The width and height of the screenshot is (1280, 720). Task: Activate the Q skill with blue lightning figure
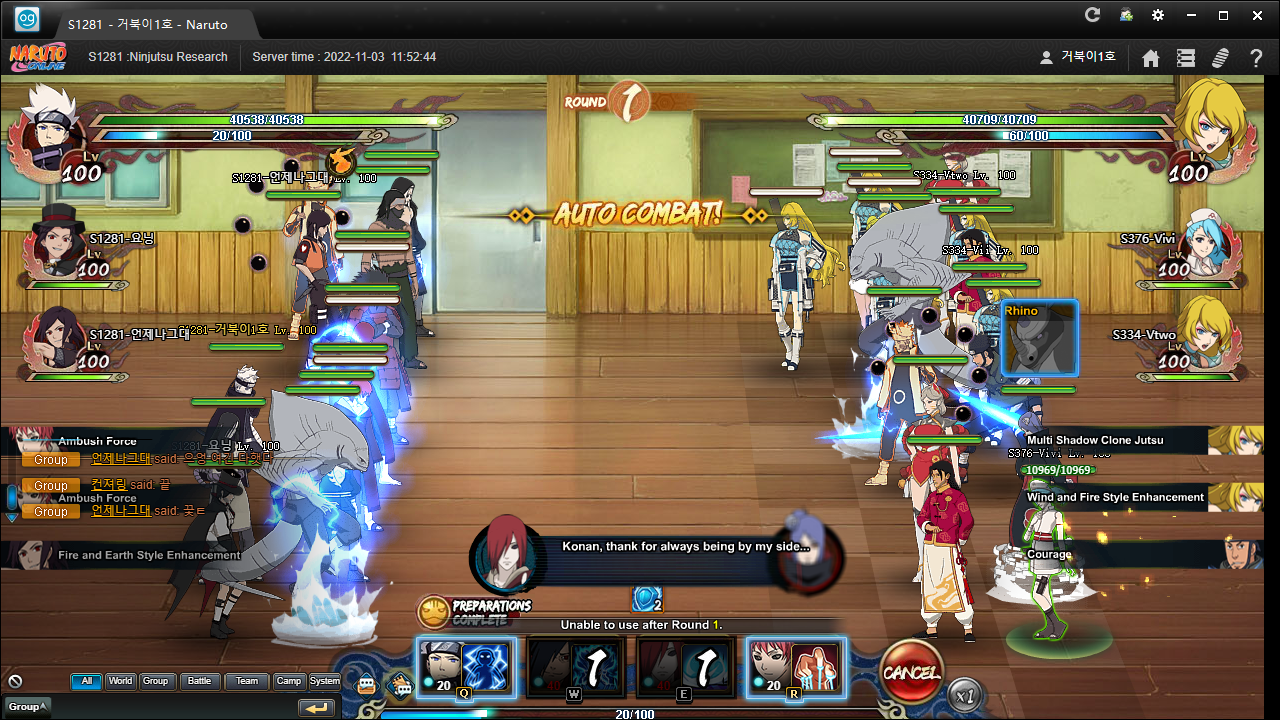pyautogui.click(x=466, y=667)
